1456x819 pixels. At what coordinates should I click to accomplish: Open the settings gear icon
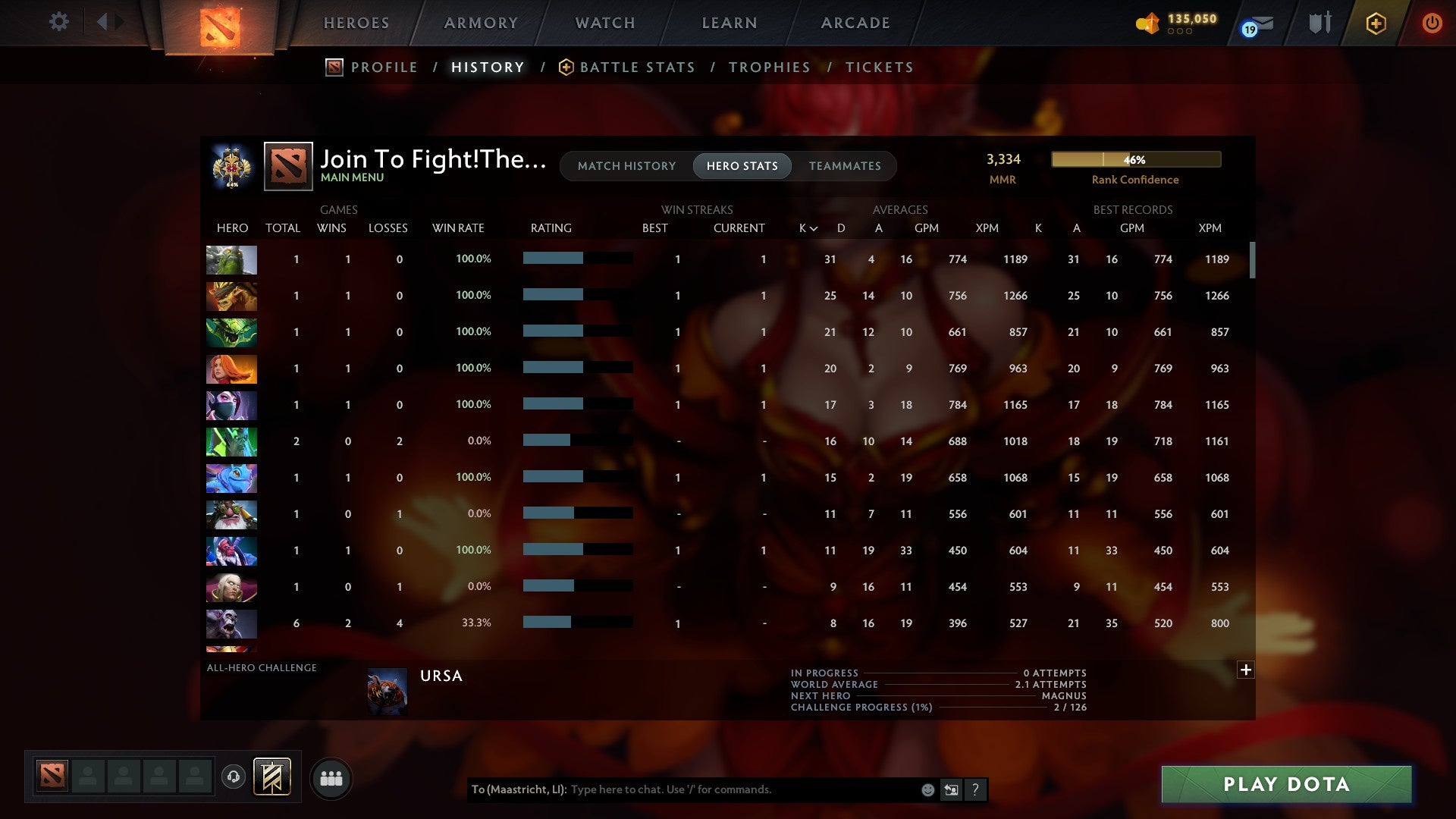(58, 22)
